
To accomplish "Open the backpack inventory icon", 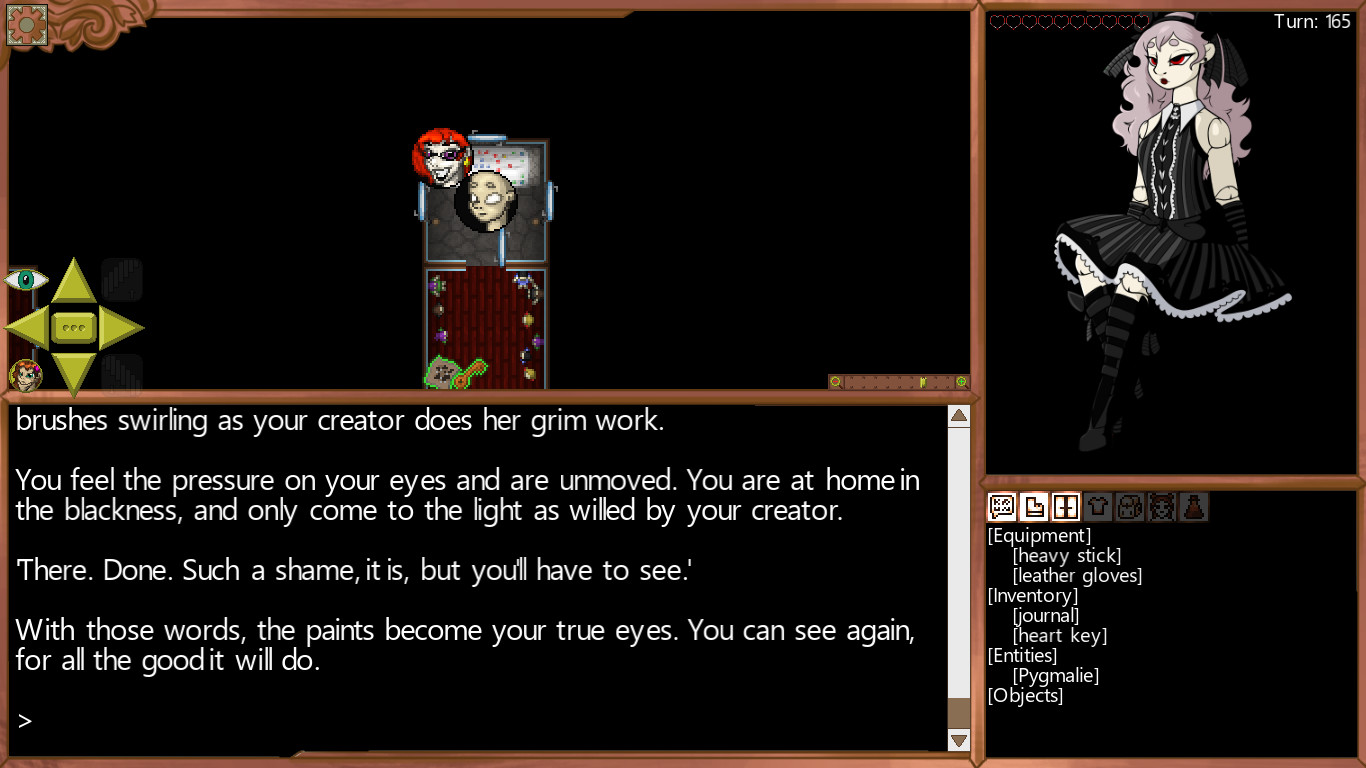I will point(1130,506).
